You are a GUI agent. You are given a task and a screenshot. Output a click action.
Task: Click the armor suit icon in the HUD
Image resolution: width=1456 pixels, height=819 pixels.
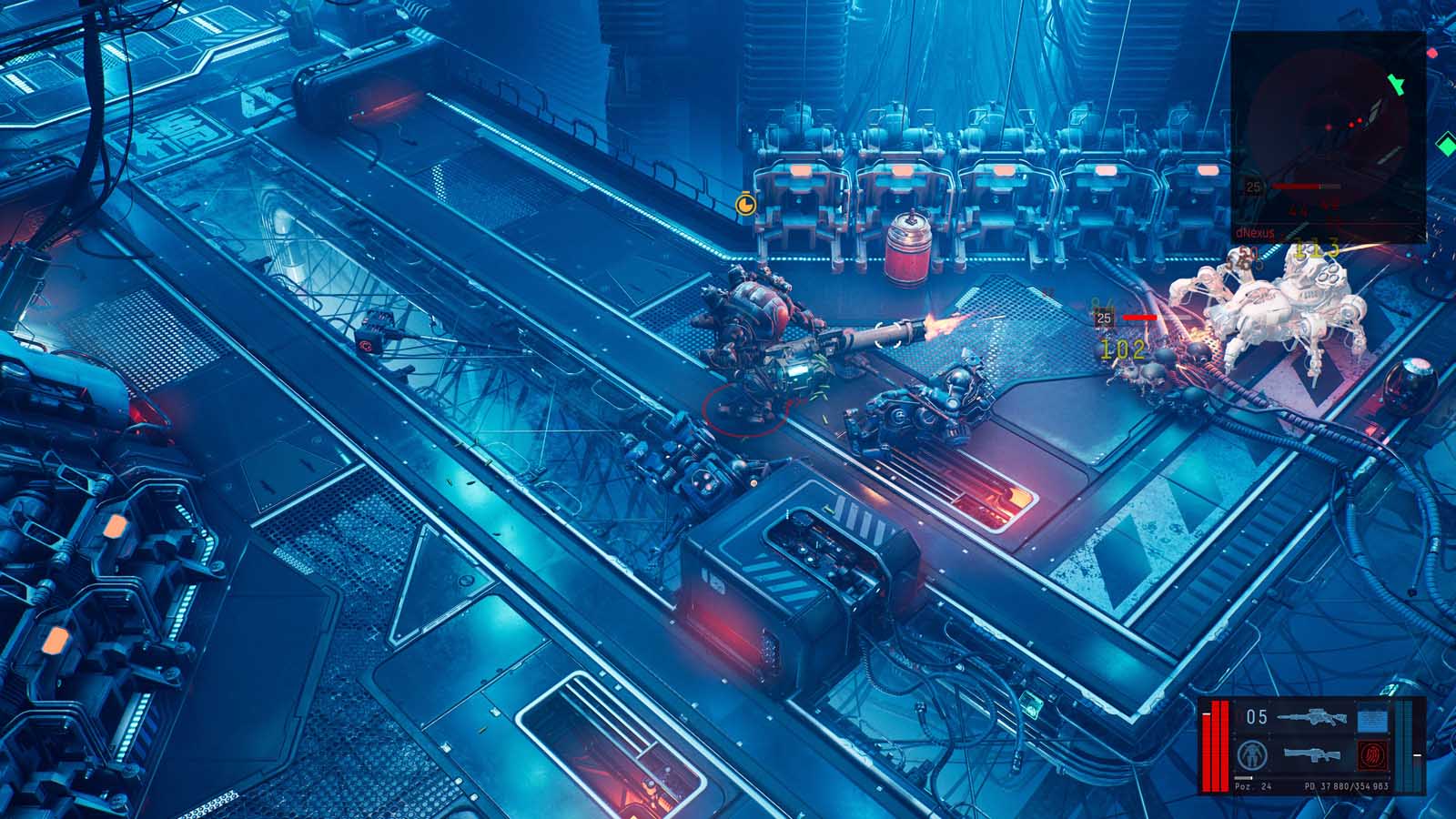pos(1251,754)
